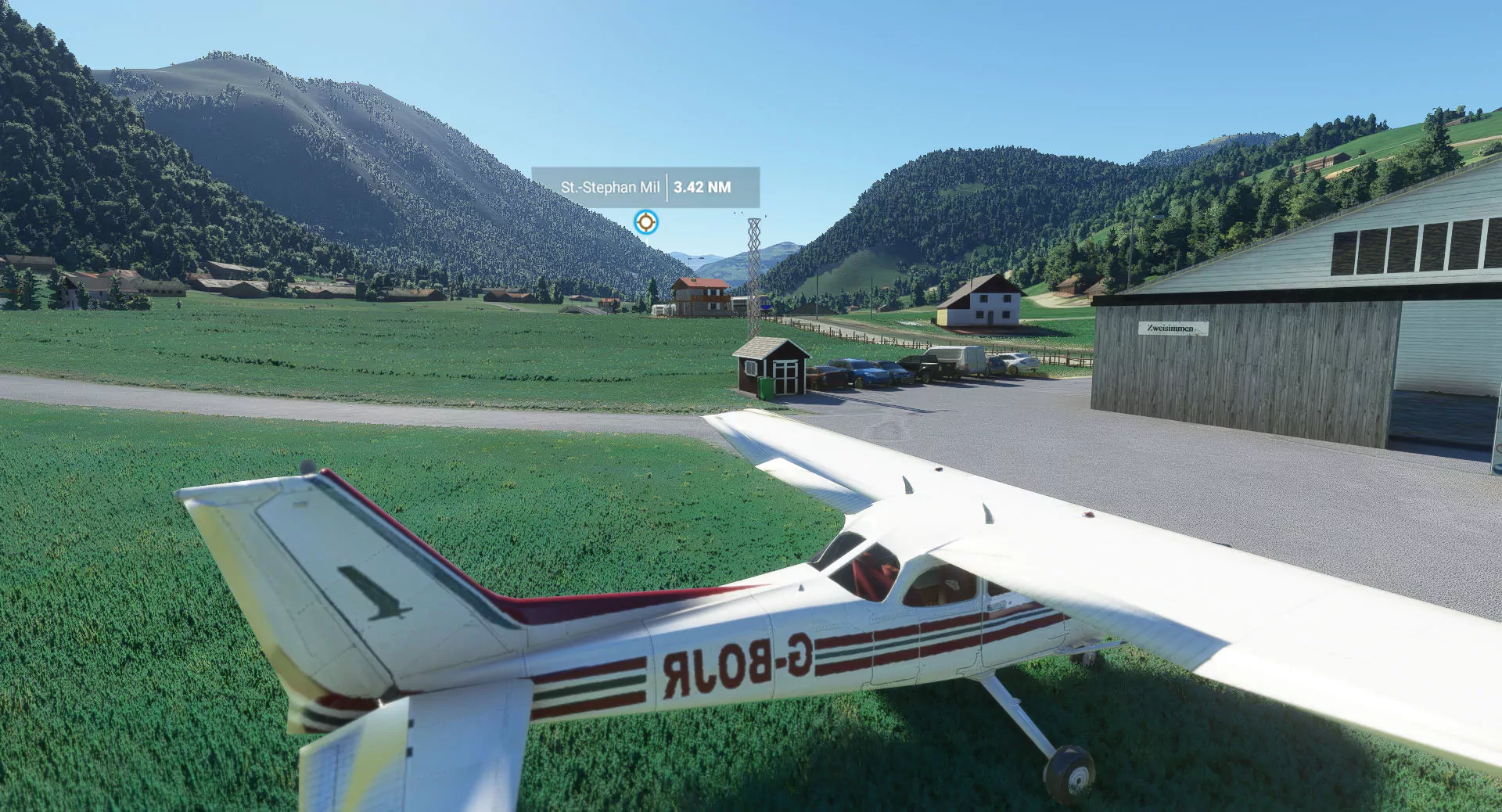Select the St.-Stephan Mil airport name label

tap(609, 188)
